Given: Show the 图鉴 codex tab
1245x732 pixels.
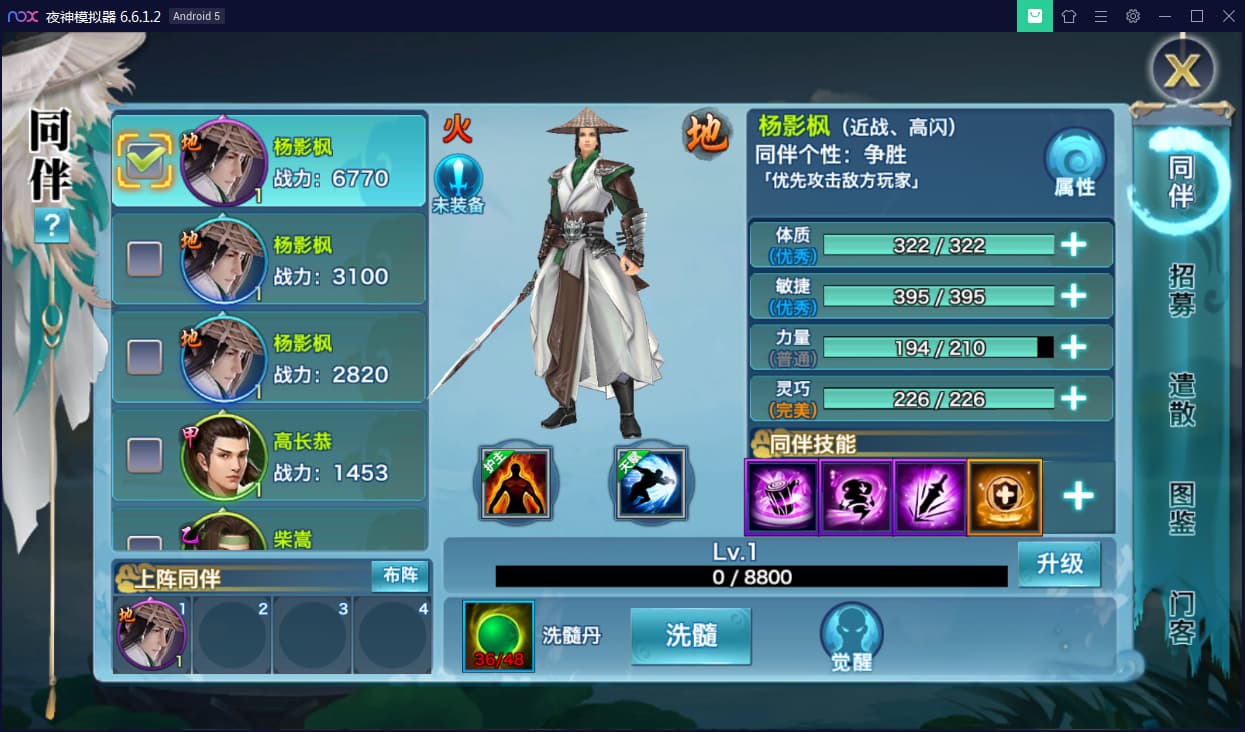Looking at the screenshot, I should [x=1182, y=509].
